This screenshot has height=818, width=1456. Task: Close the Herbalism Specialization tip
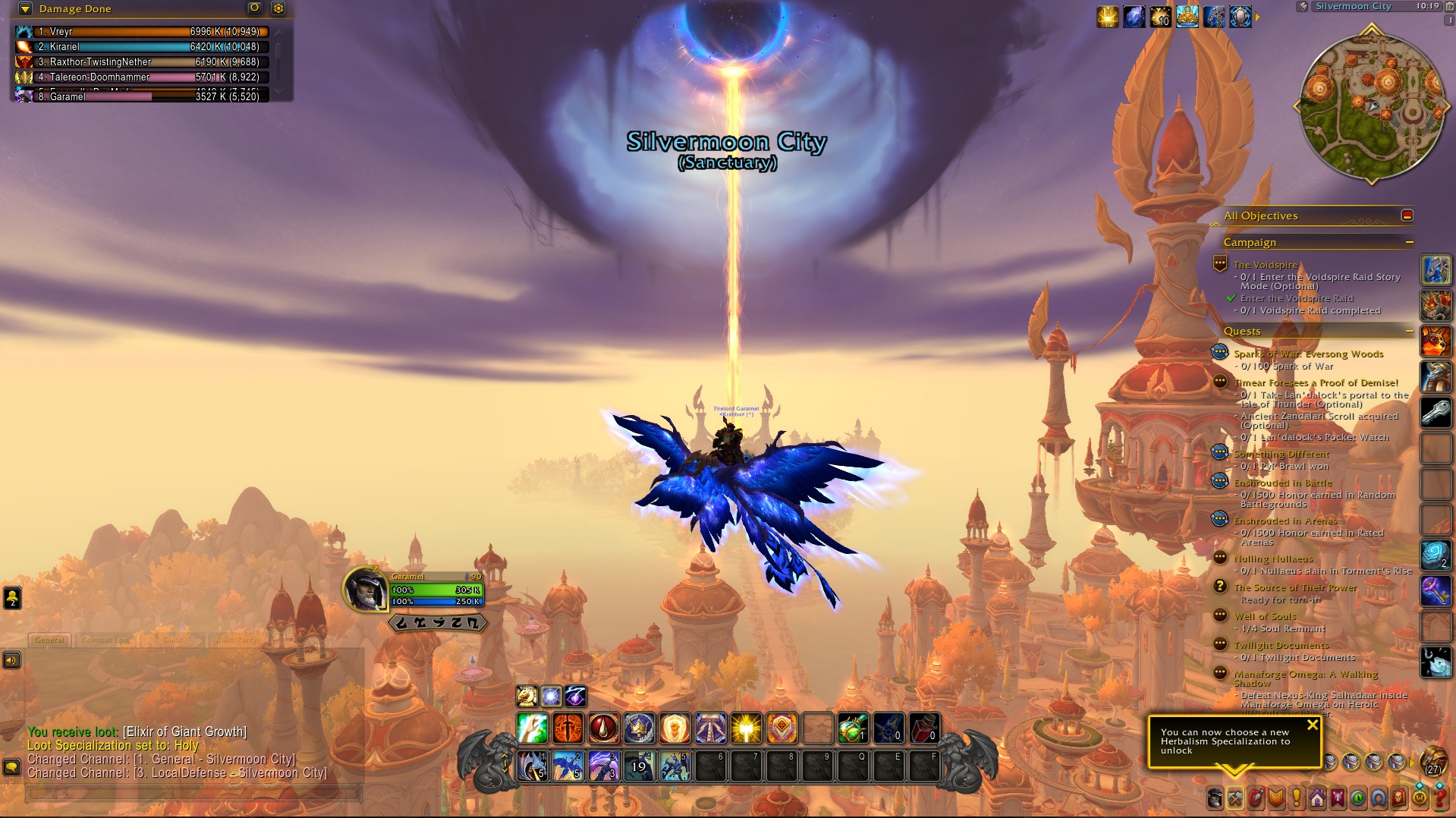1313,725
